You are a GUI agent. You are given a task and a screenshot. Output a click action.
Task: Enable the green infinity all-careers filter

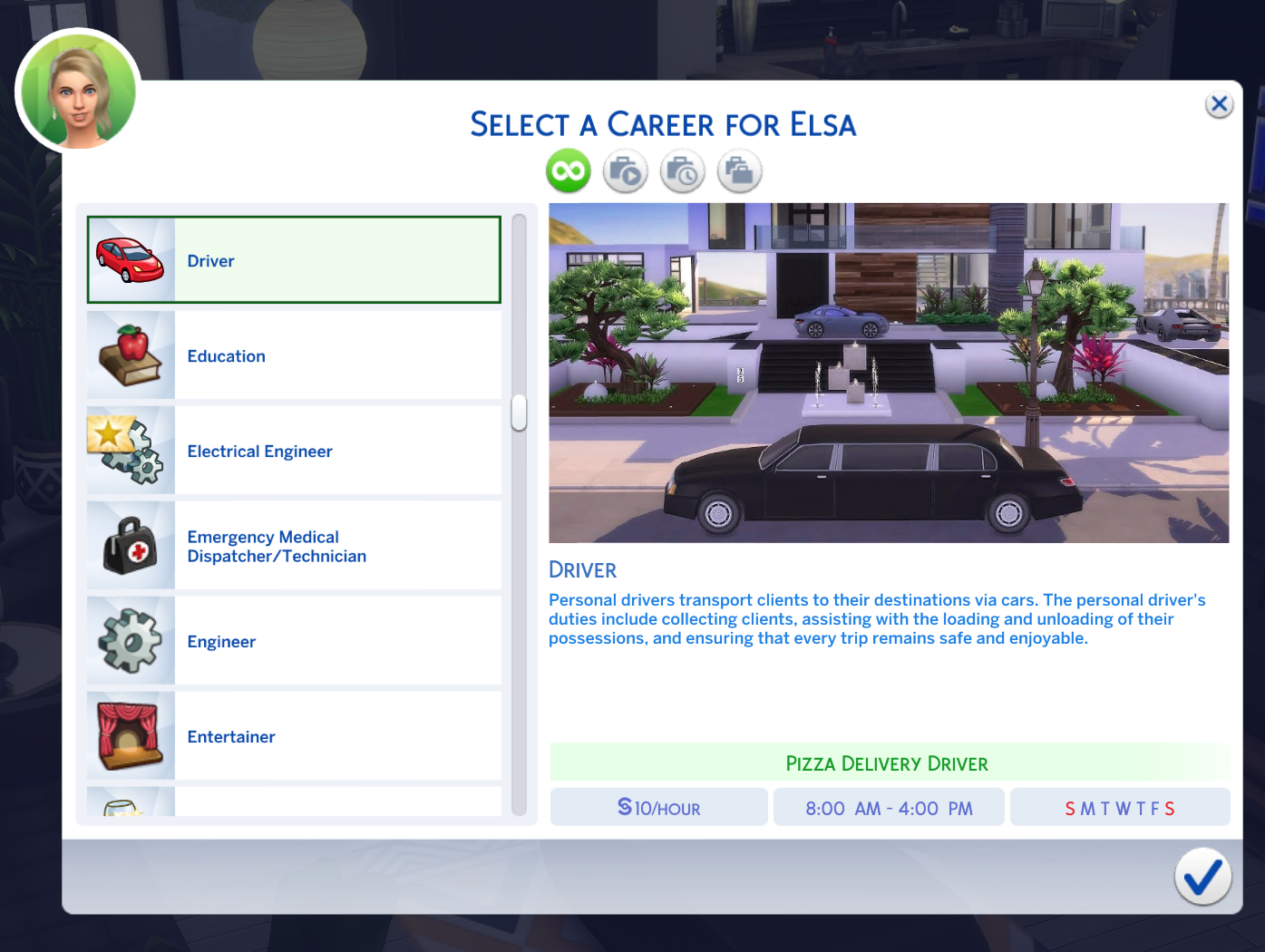(x=568, y=170)
